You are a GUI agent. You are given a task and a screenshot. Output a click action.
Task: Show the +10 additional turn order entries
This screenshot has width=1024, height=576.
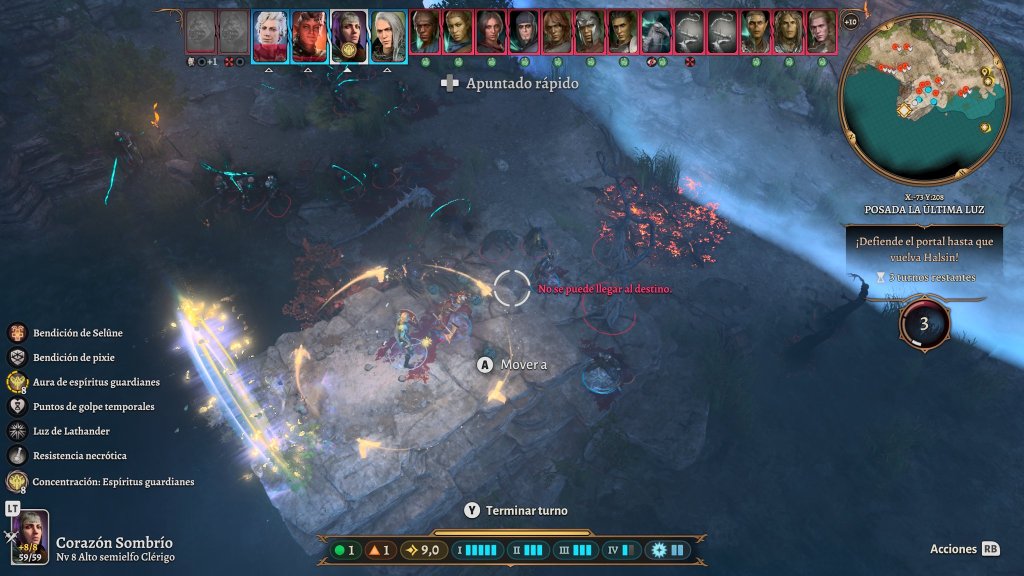click(850, 21)
